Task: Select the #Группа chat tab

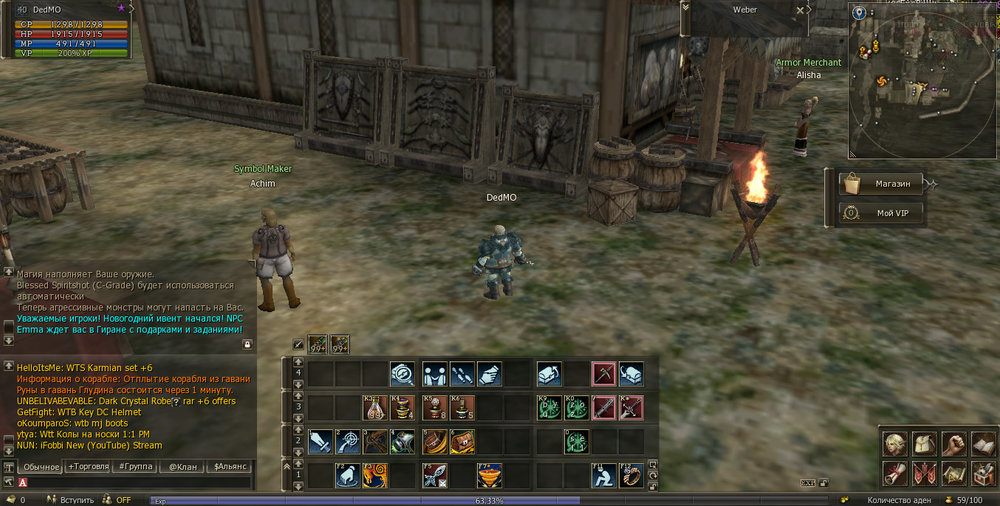Action: pyautogui.click(x=135, y=467)
